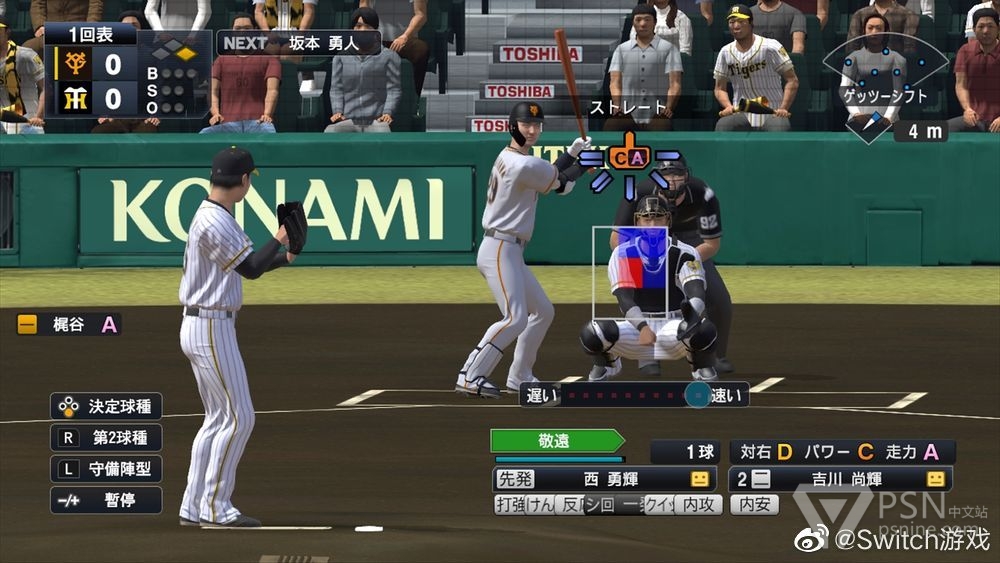Choose the 第2球種 second pitch option
This screenshot has width=1000, height=563.
tap(106, 438)
